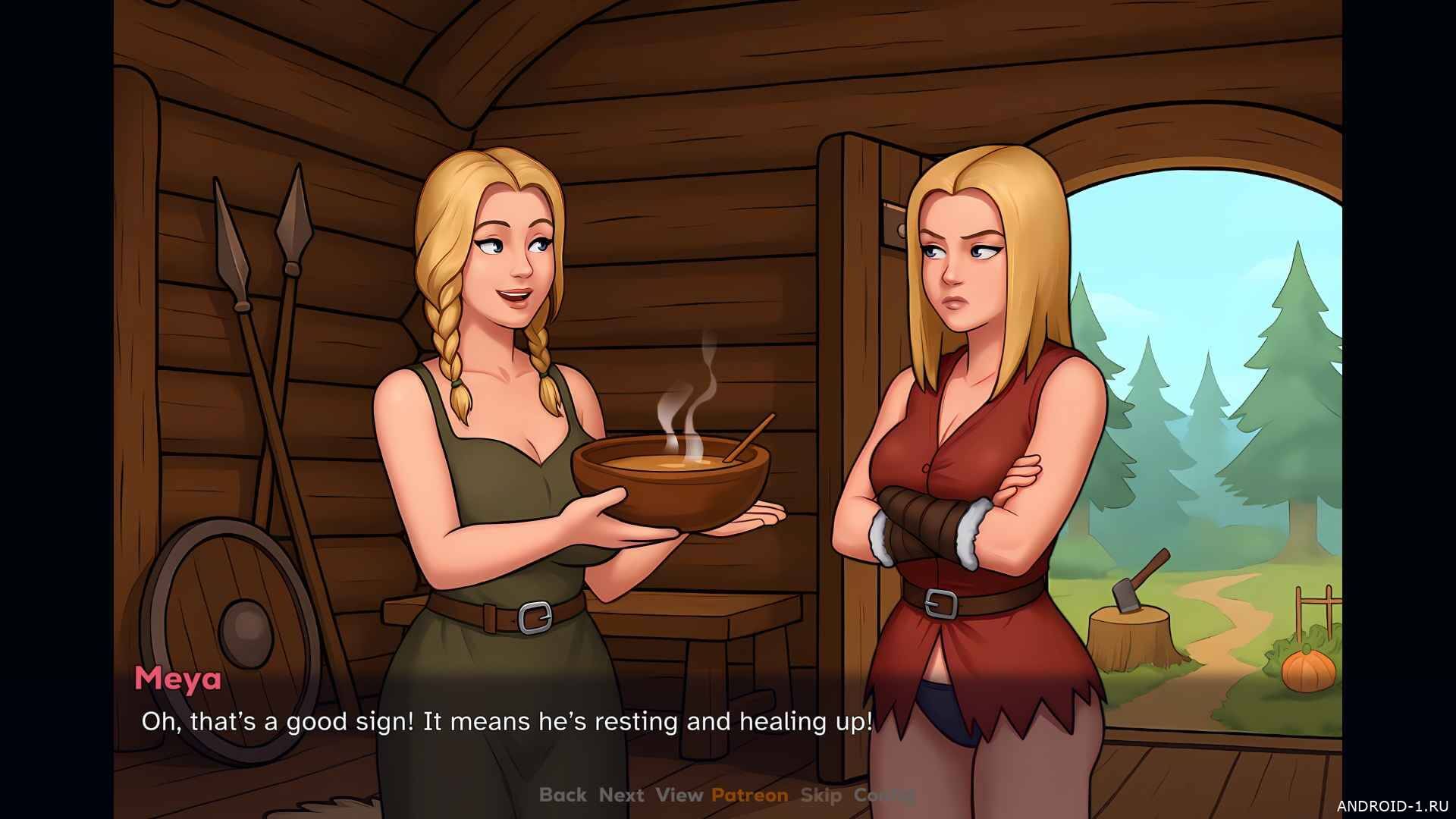This screenshot has width=1456, height=819.
Task: Click View to hide the dialogue box
Action: click(x=679, y=795)
